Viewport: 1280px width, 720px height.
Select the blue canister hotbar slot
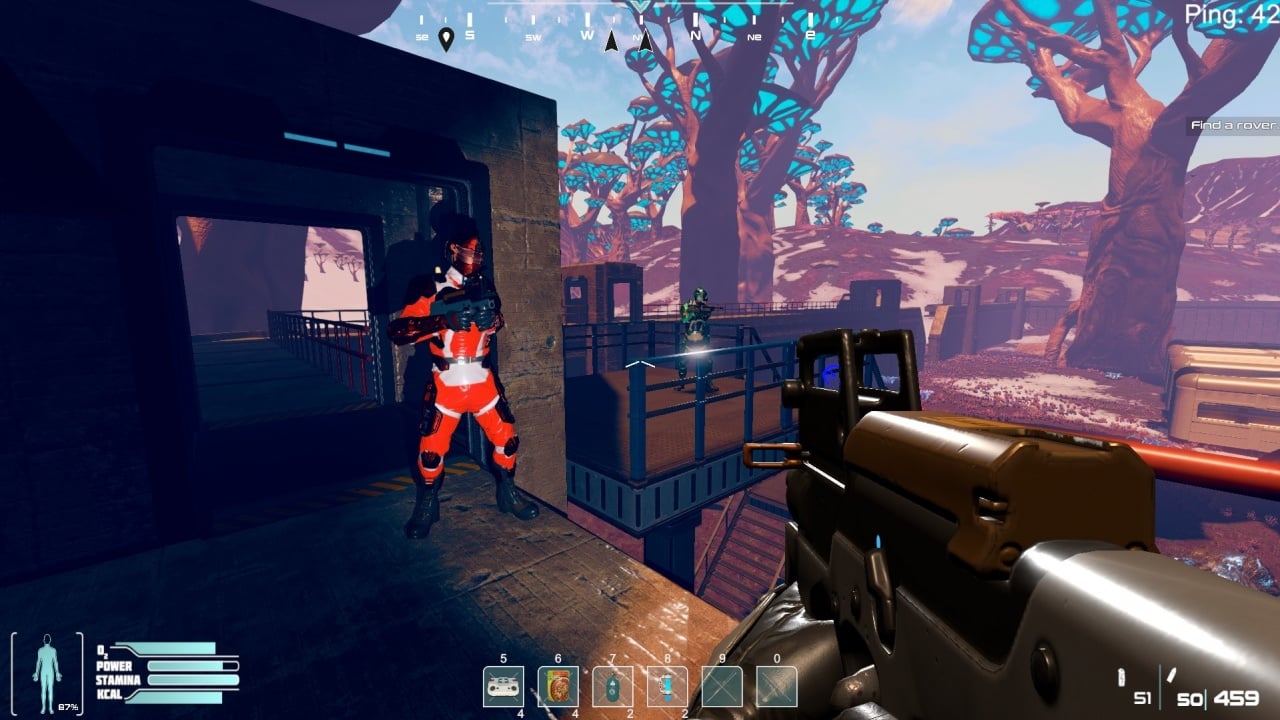coord(667,686)
